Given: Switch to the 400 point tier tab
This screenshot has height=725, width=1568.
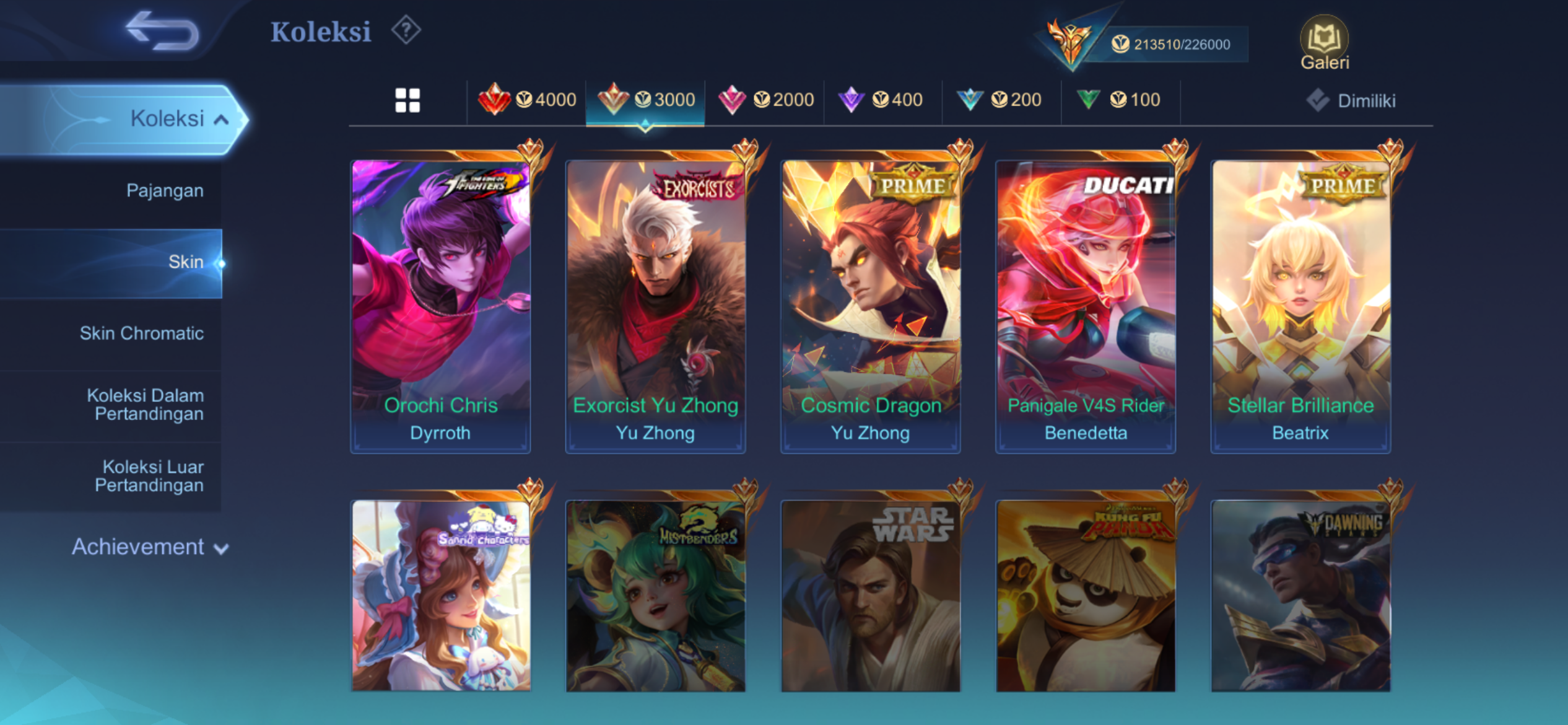Looking at the screenshot, I should coord(882,100).
